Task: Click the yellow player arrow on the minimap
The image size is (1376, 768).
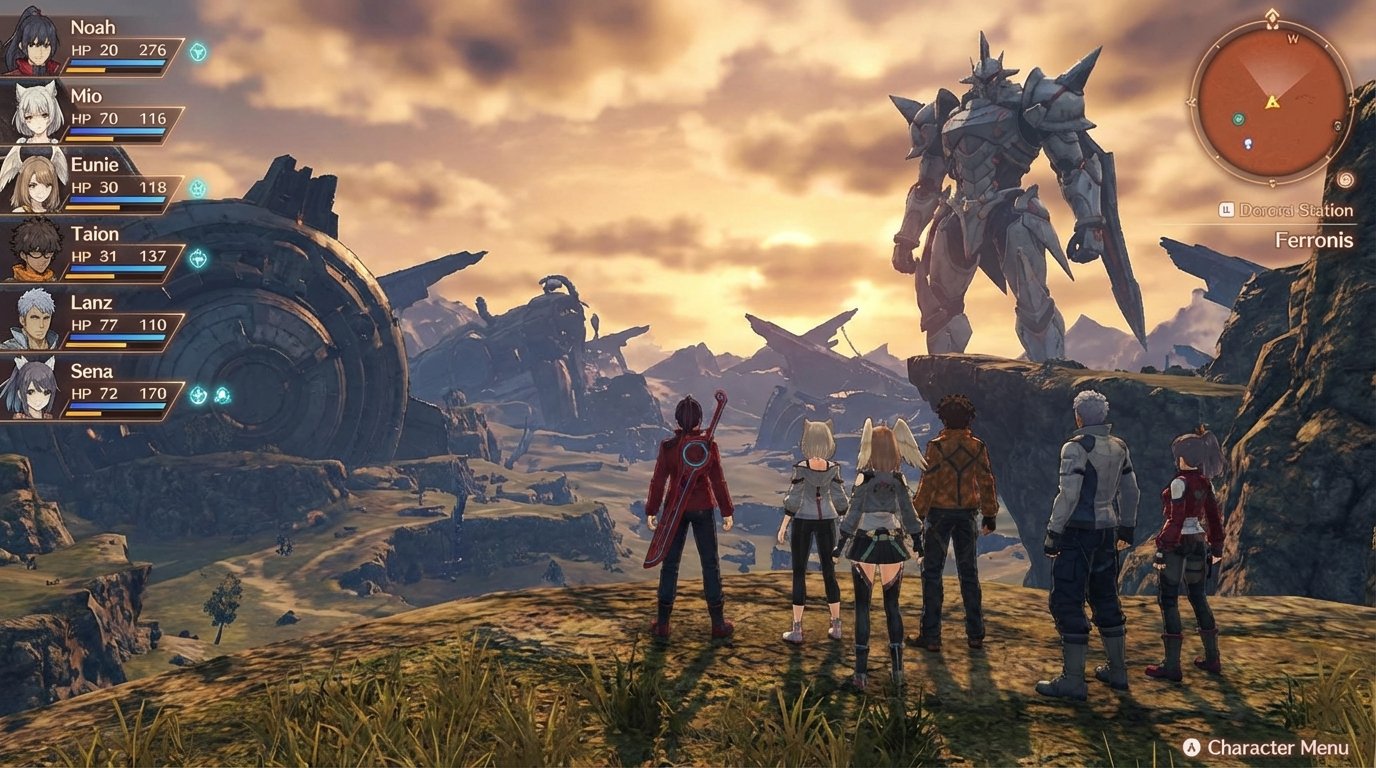Action: (1271, 102)
